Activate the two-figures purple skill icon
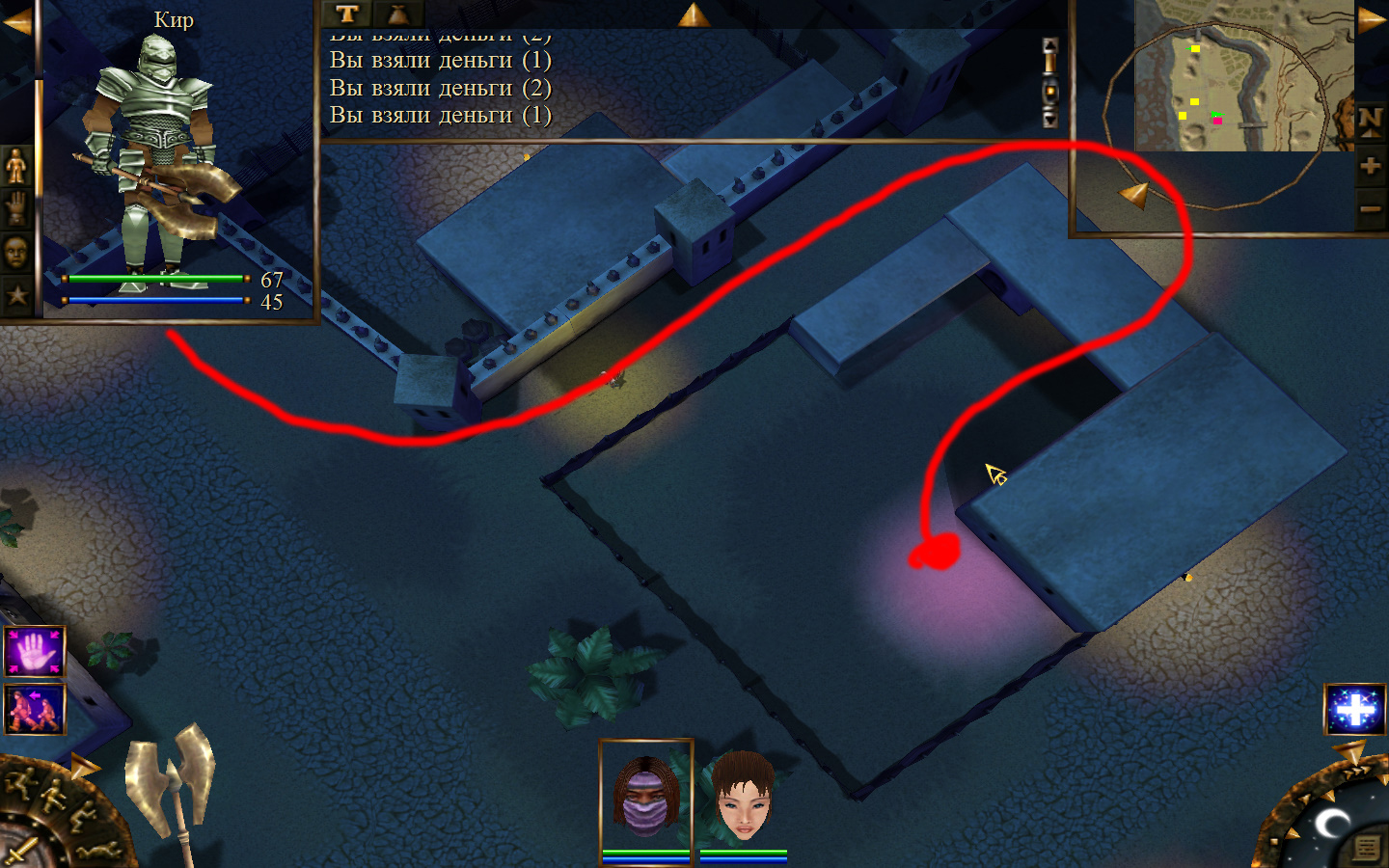The height and width of the screenshot is (868, 1389). [x=35, y=709]
